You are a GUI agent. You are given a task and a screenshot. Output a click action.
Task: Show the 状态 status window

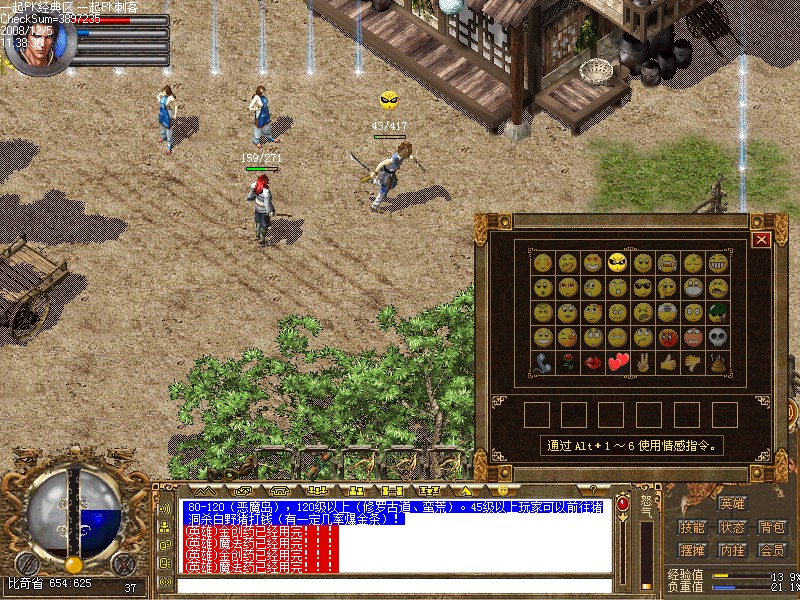pos(732,527)
